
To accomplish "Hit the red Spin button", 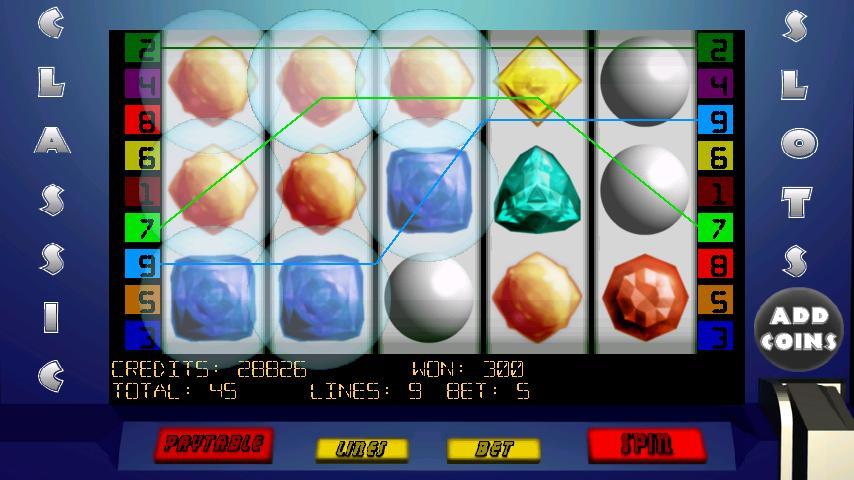I will click(645, 443).
